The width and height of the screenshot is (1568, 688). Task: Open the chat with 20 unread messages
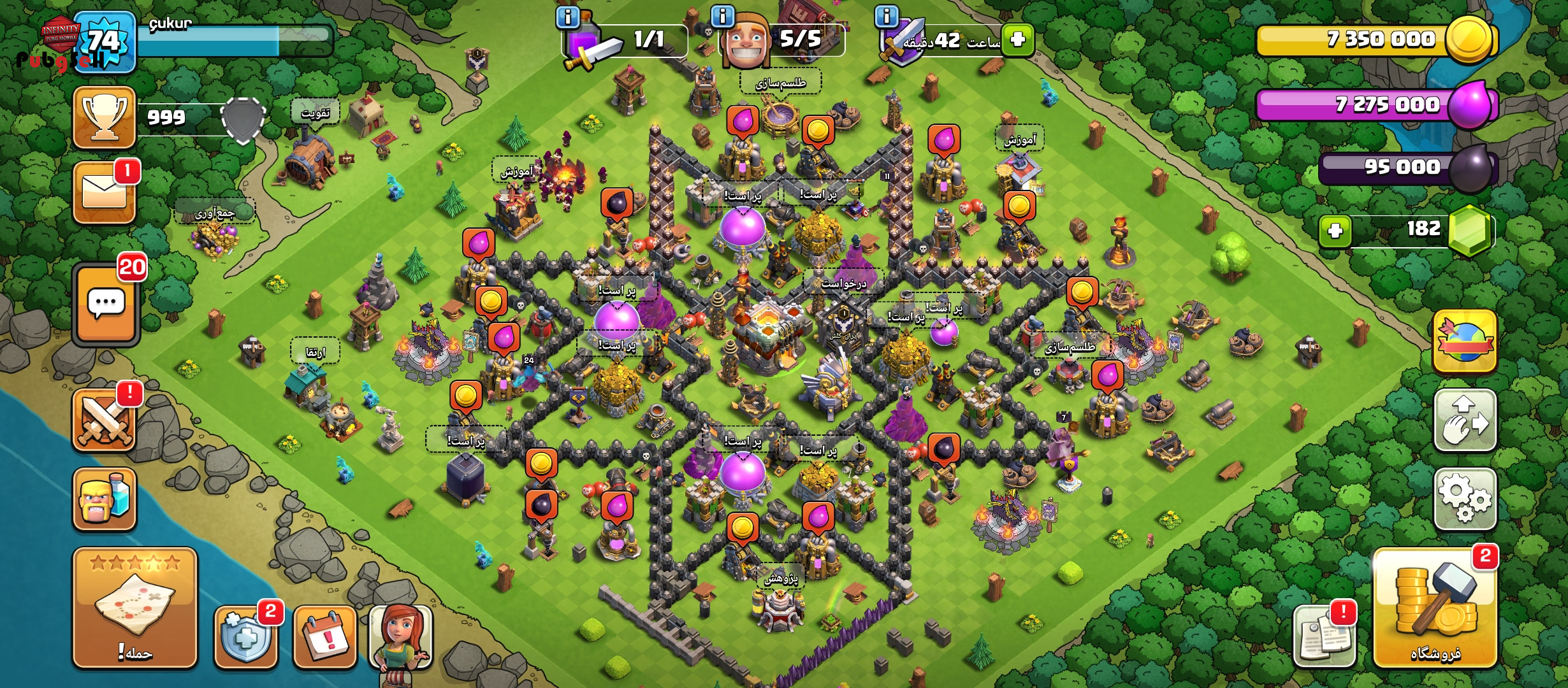coord(106,305)
